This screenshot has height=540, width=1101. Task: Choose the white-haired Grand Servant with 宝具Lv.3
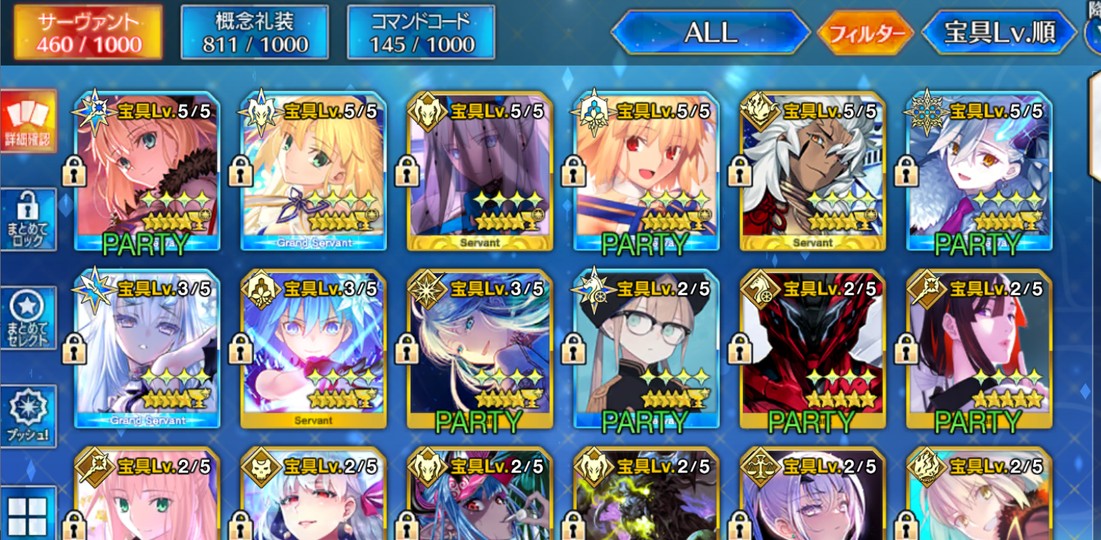tap(147, 350)
